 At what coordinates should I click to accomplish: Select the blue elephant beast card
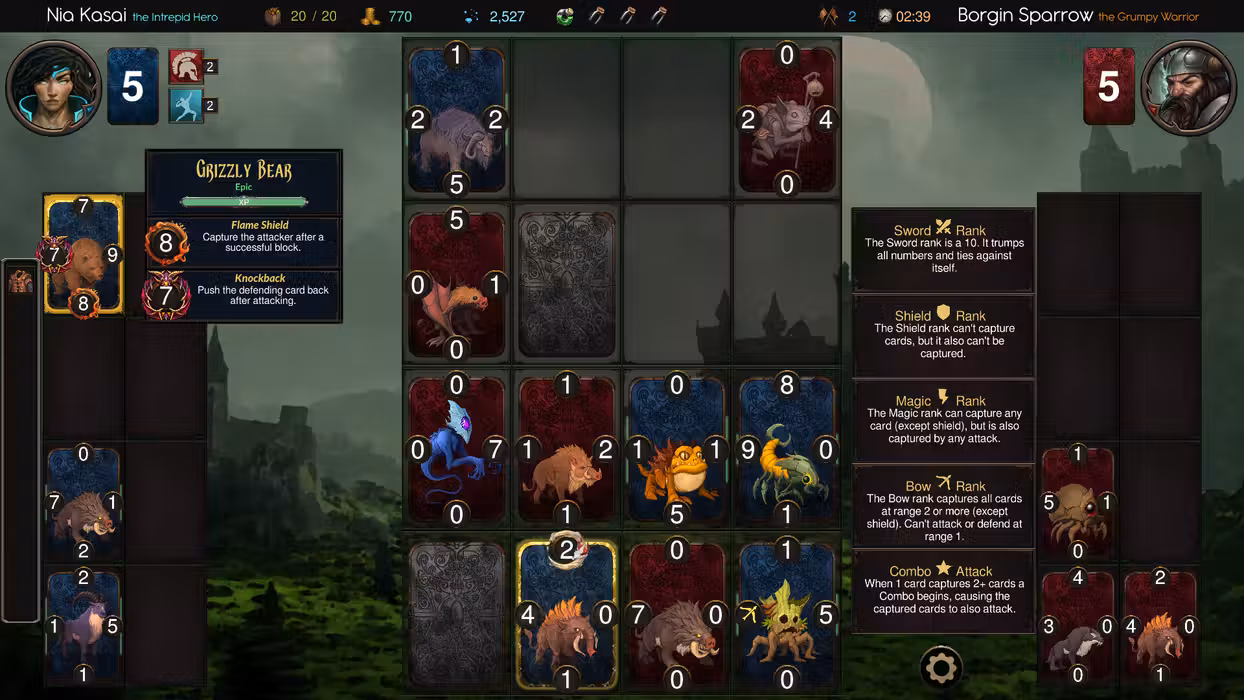pos(457,120)
